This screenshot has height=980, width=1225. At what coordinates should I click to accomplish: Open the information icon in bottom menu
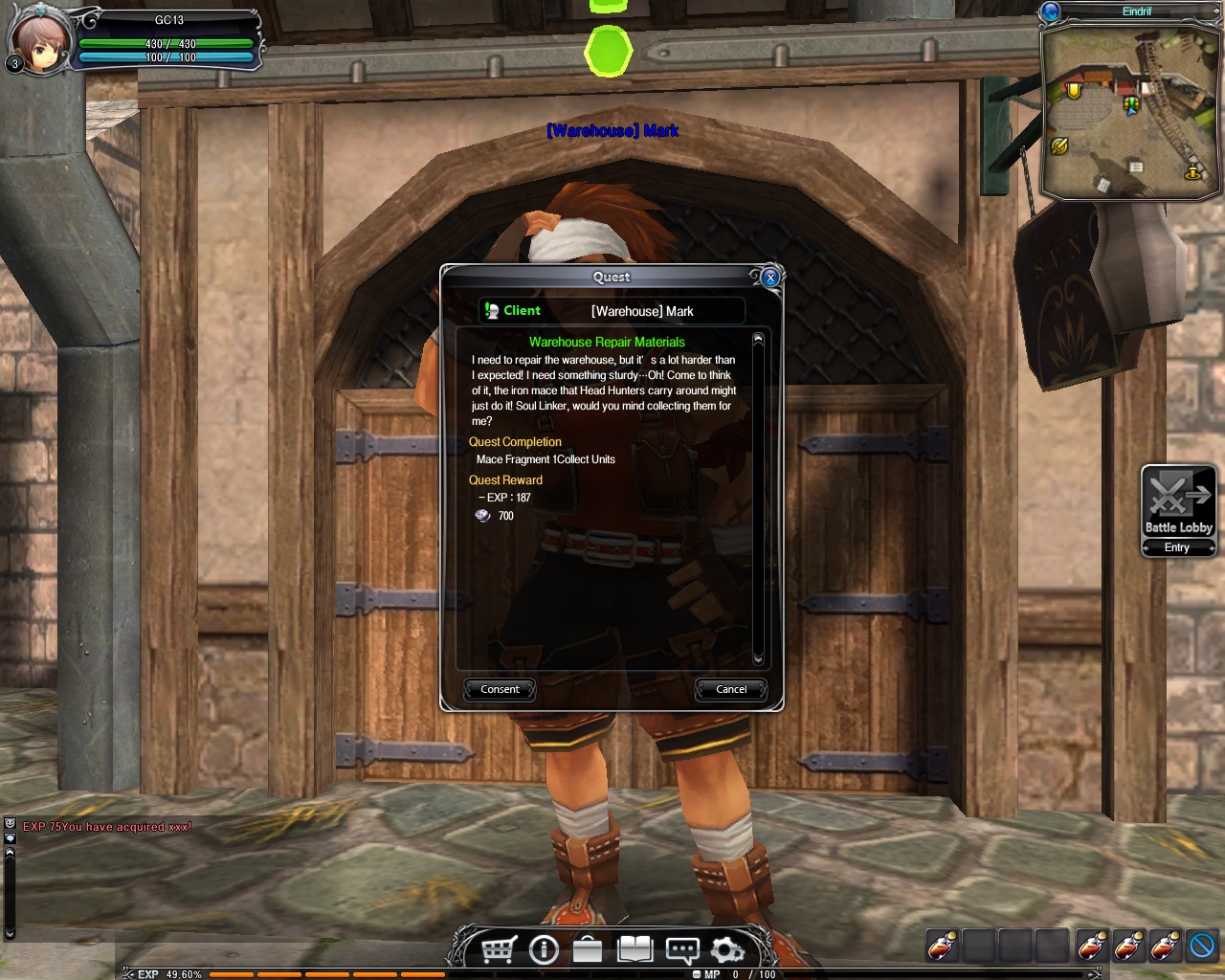pos(544,949)
